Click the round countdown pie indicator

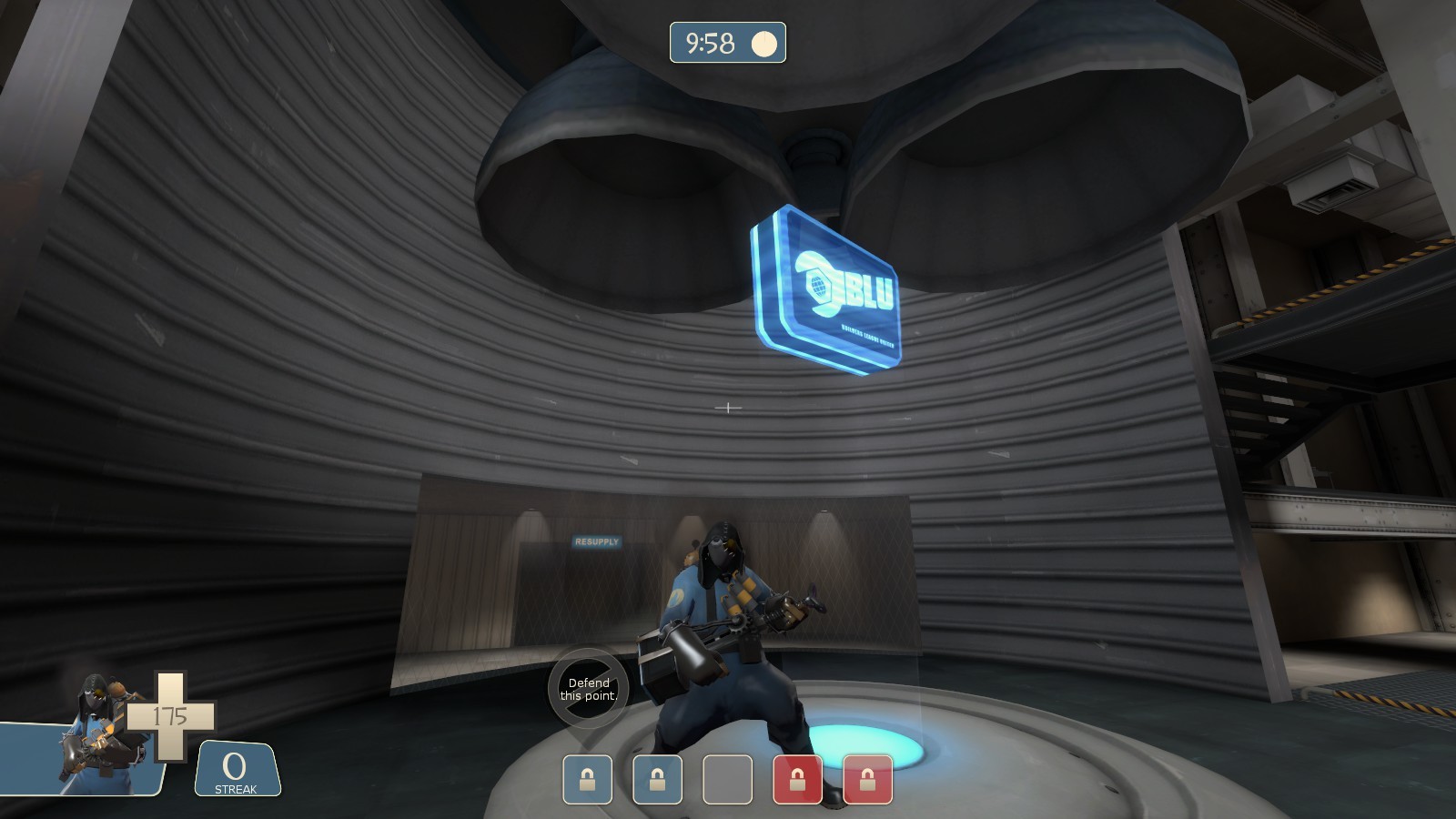pos(765,41)
